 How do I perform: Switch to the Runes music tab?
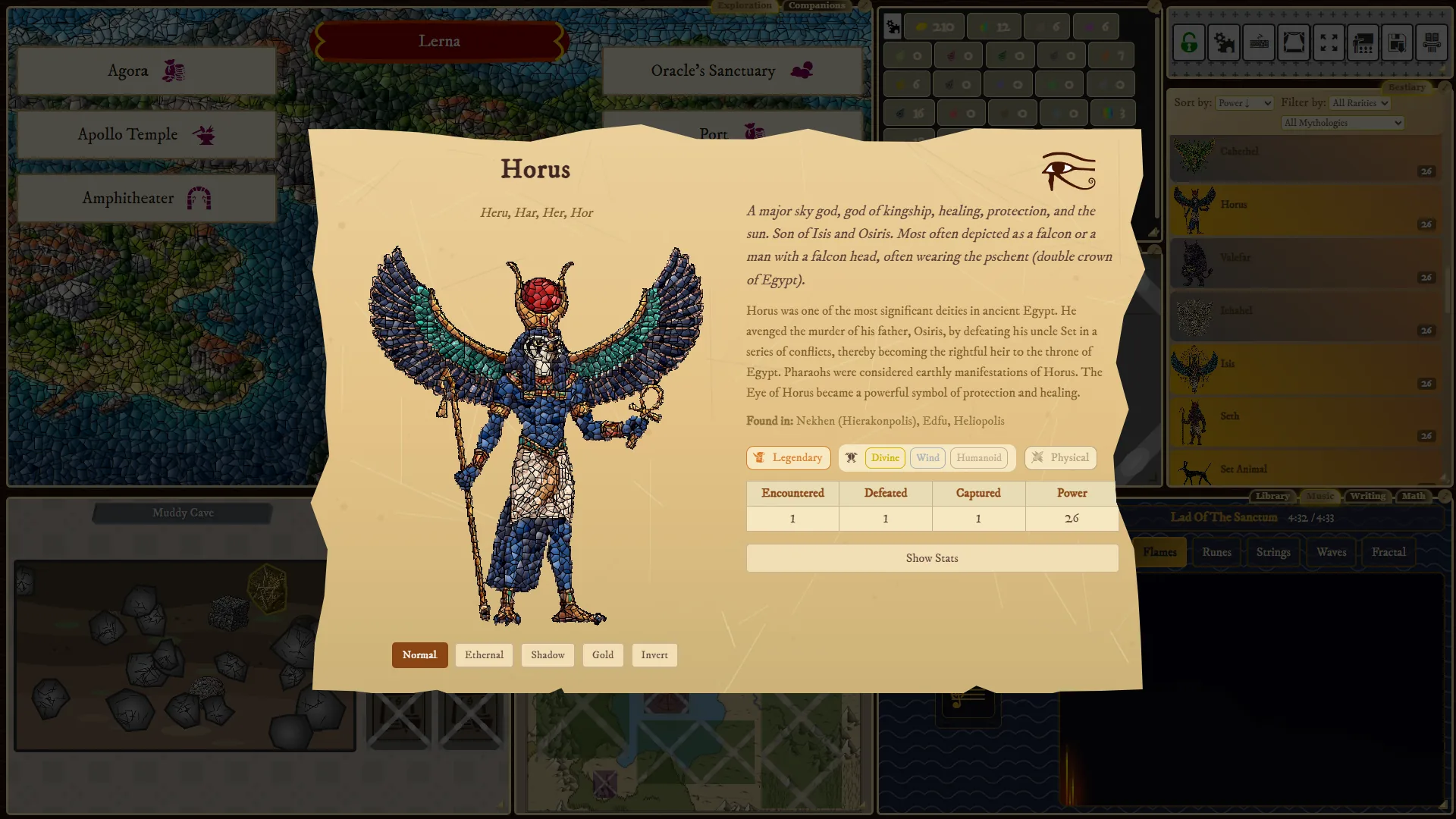pos(1216,551)
